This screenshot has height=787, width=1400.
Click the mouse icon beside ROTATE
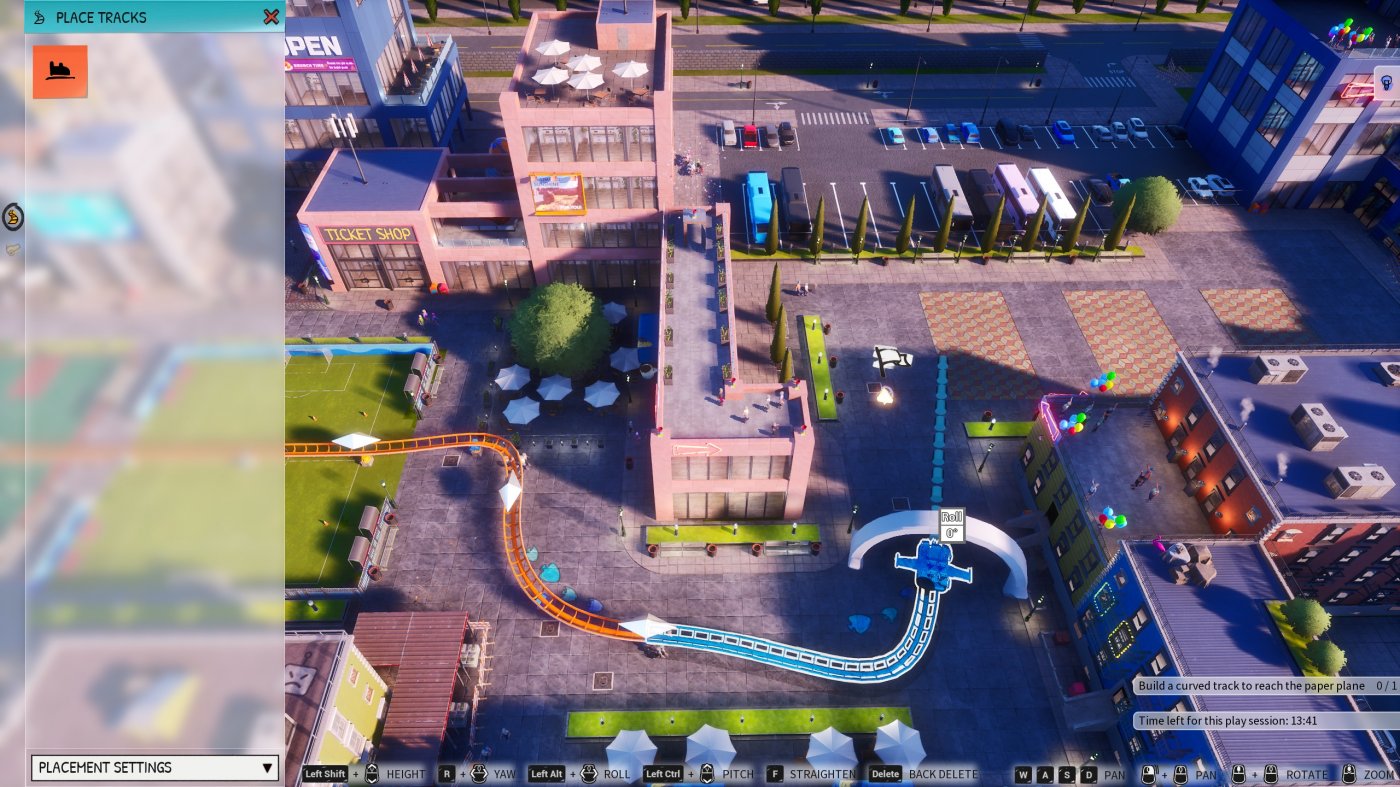point(1269,773)
